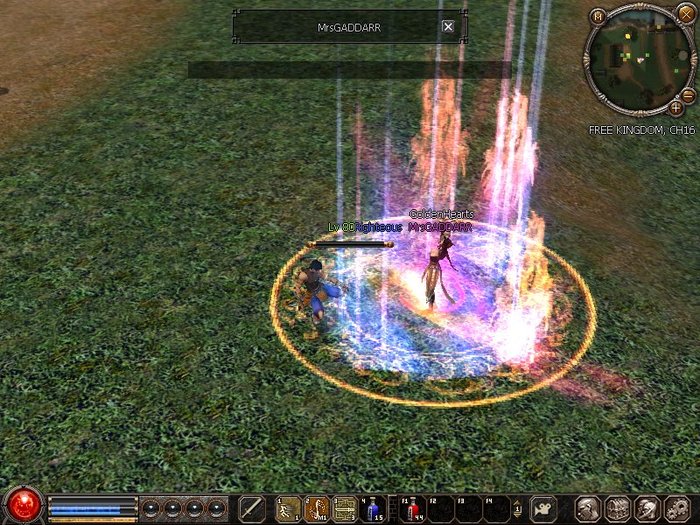Select the sword attack icon

tap(252, 508)
